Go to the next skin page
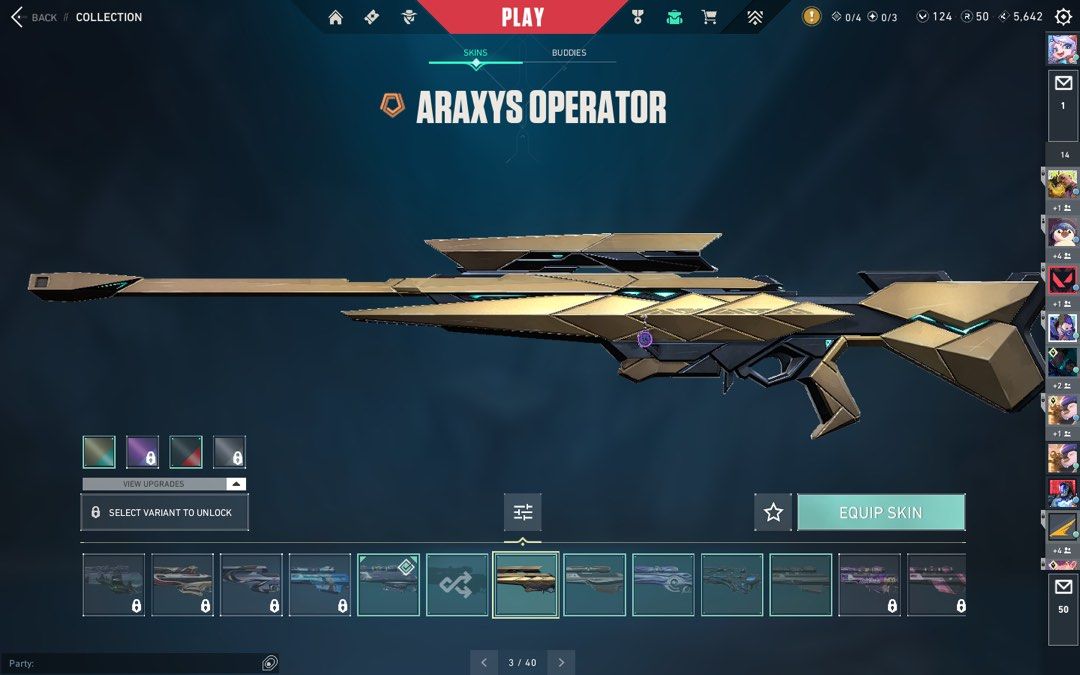This screenshot has width=1080, height=675. 562,662
